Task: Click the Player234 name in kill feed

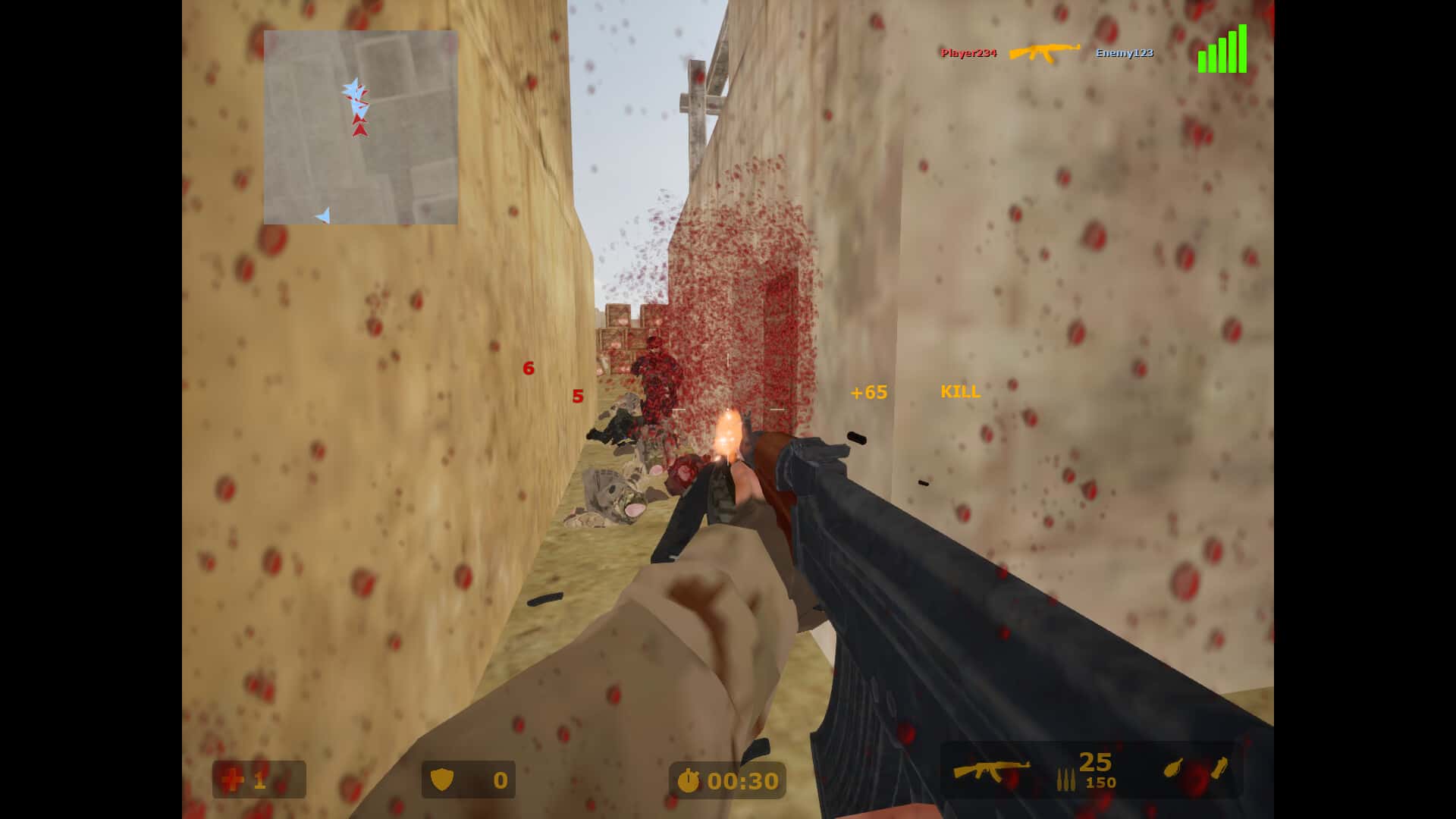Action: click(968, 53)
